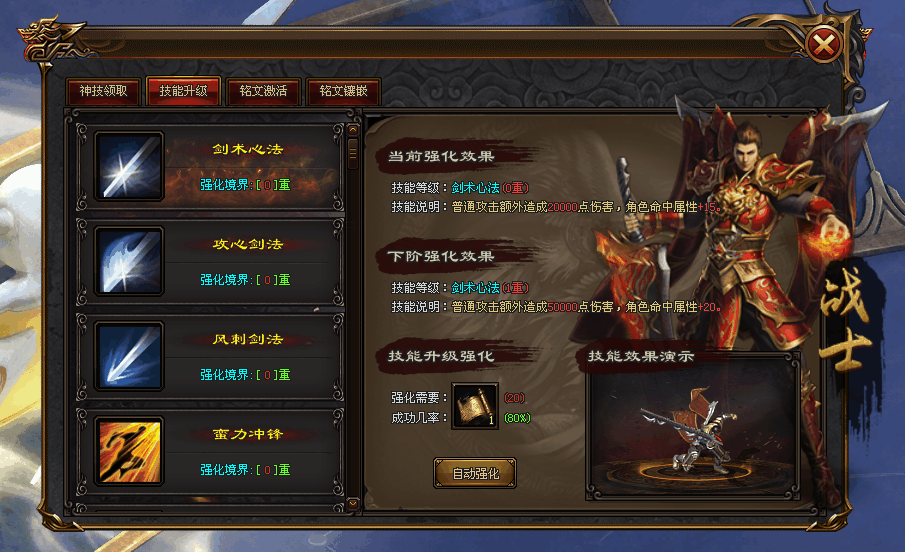Click the scroll material item slot
The height and width of the screenshot is (552, 905).
(475, 405)
